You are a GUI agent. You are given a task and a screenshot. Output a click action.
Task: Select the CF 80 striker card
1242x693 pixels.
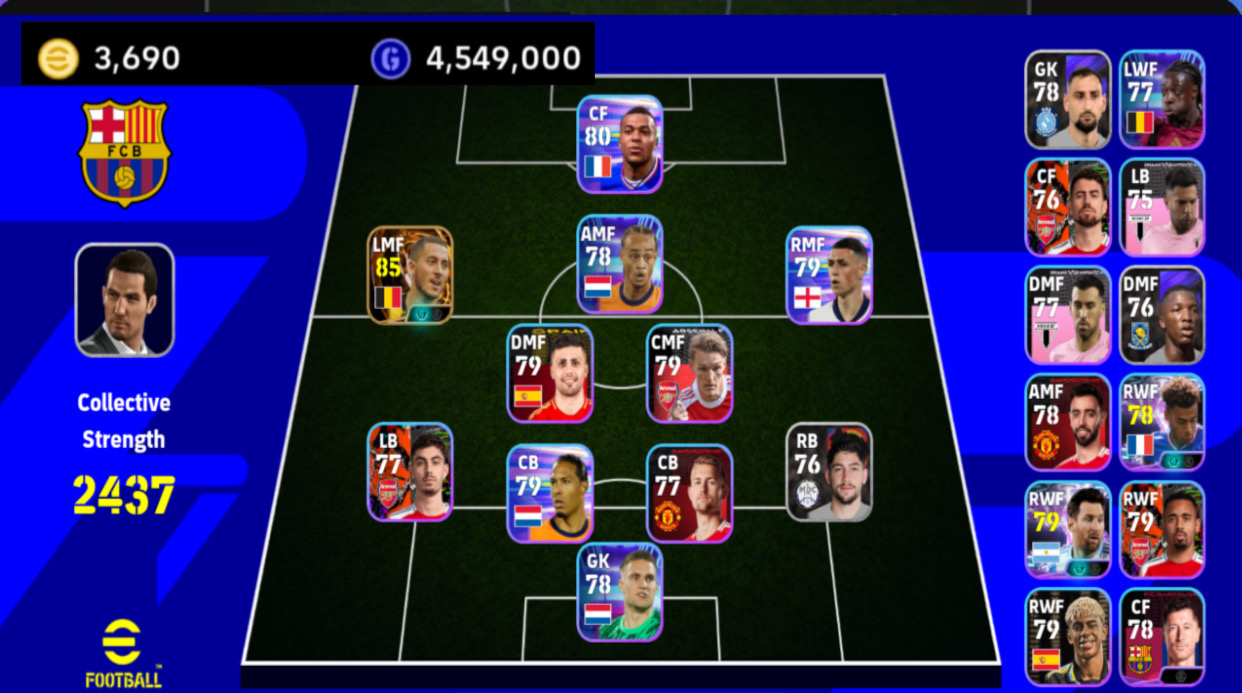[x=620, y=143]
